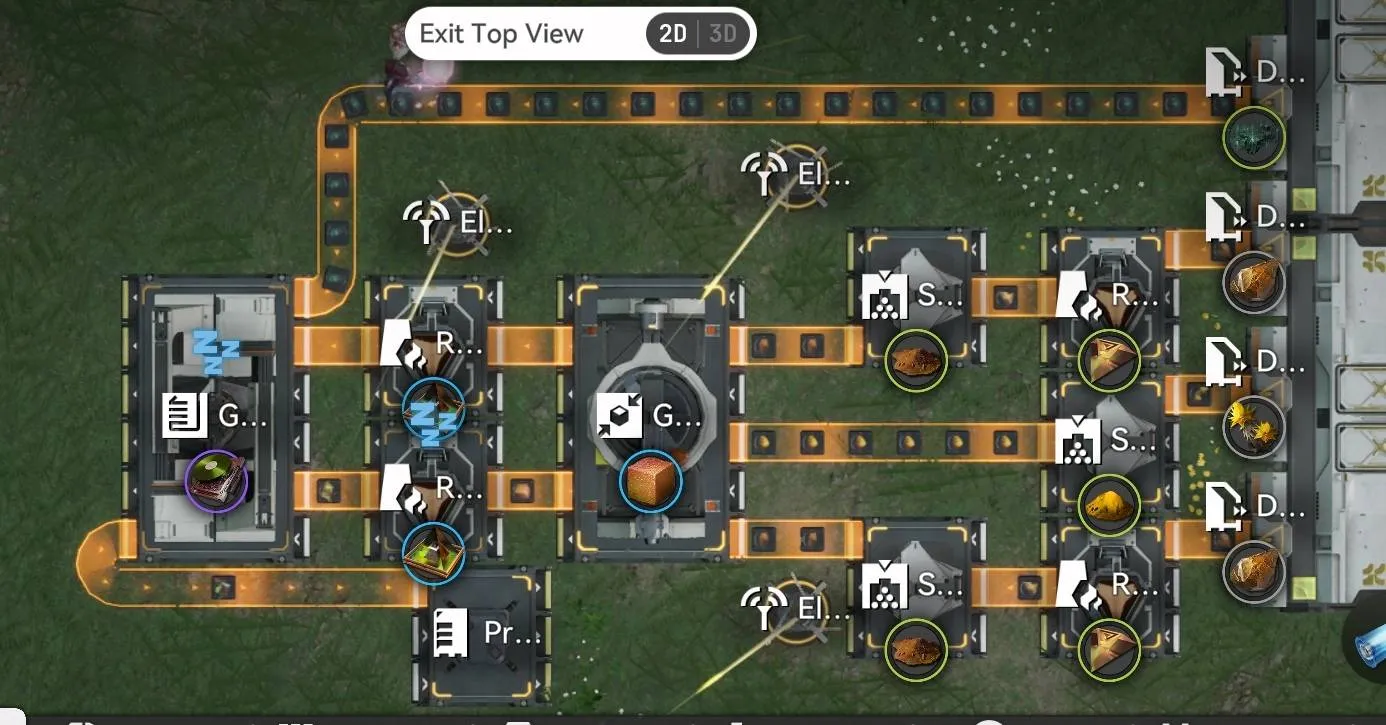Select the dark green ore depot icon
This screenshot has height=725, width=1386.
point(1254,138)
